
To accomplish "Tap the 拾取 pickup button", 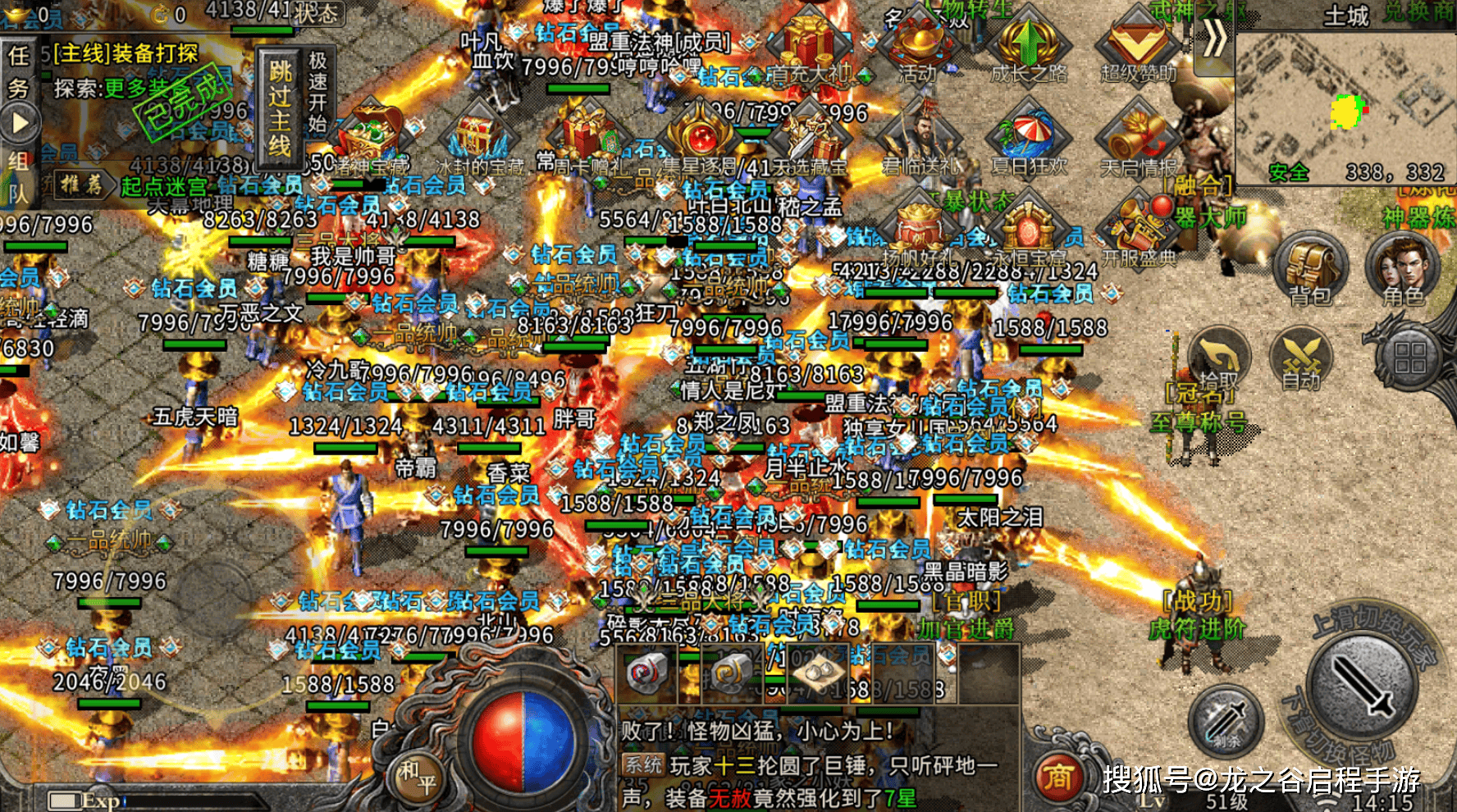I will coord(1220,359).
